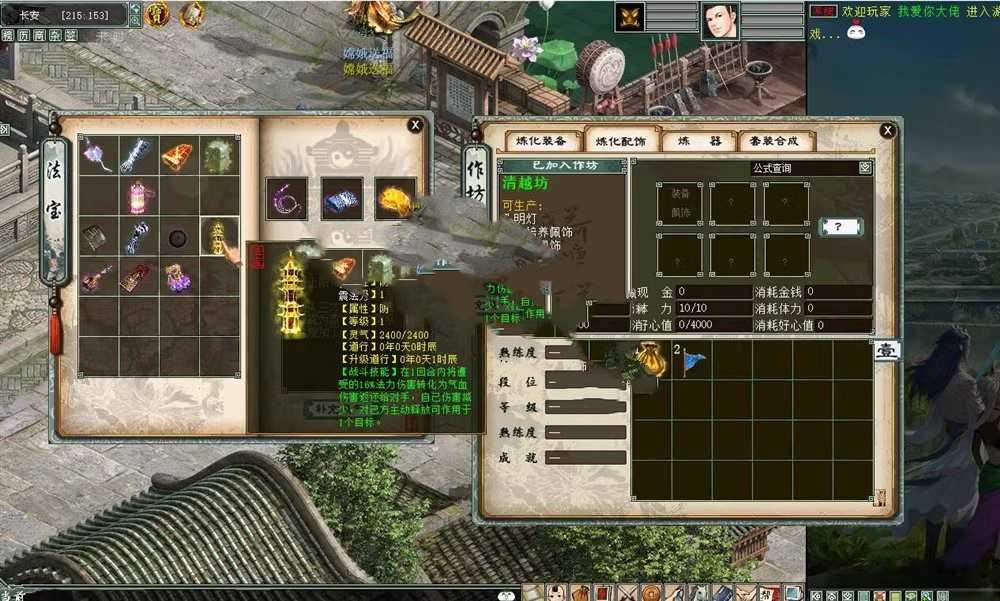The image size is (1000, 601).
Task: Close the 作坊 workshop window
Action: pyautogui.click(x=887, y=130)
